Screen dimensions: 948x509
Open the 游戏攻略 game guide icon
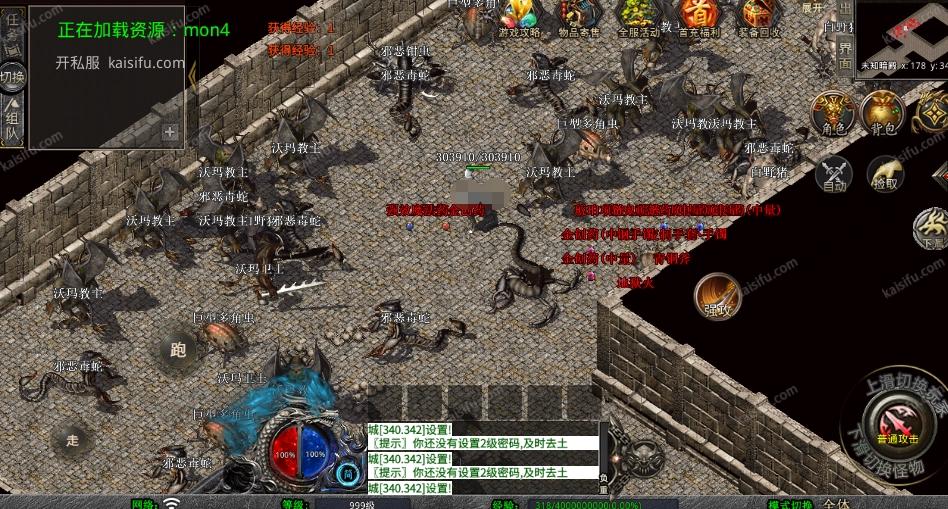pyautogui.click(x=519, y=15)
